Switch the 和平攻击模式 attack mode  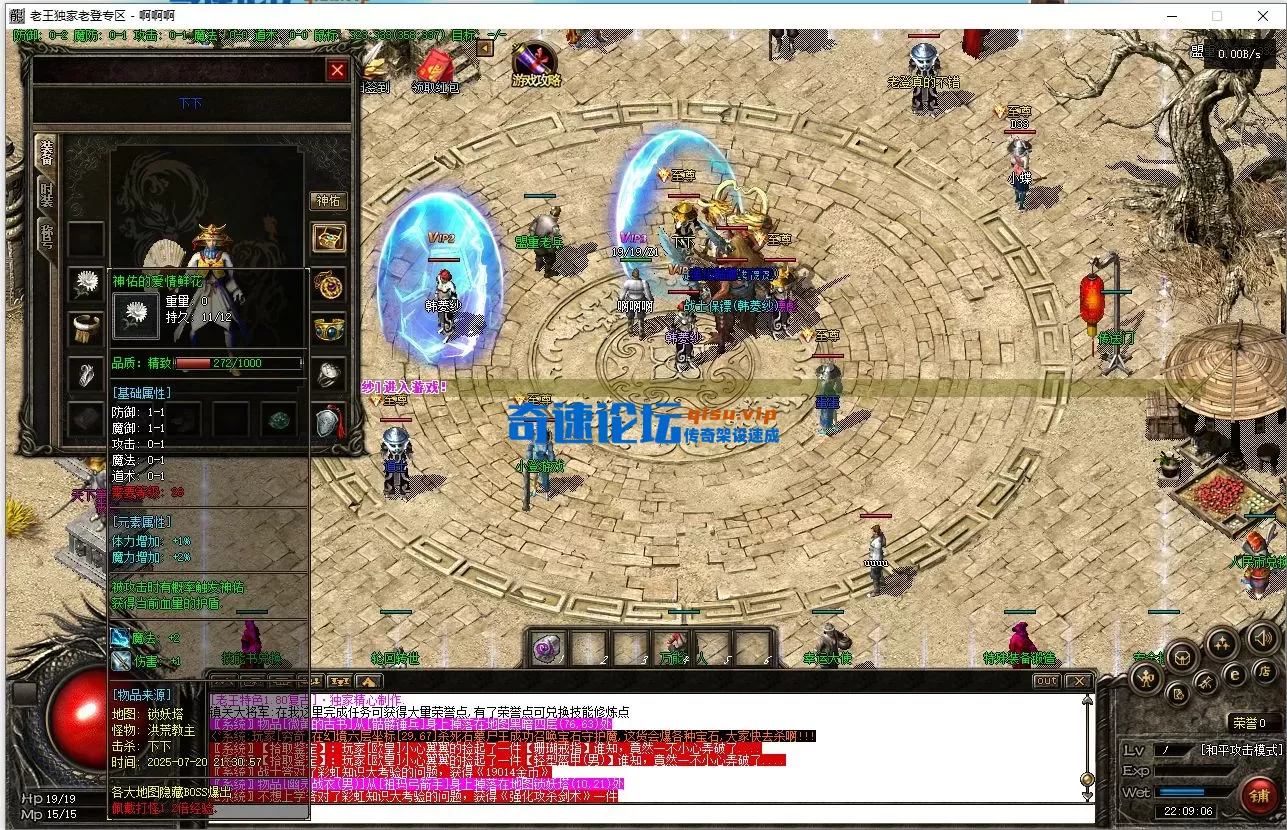(1241, 749)
